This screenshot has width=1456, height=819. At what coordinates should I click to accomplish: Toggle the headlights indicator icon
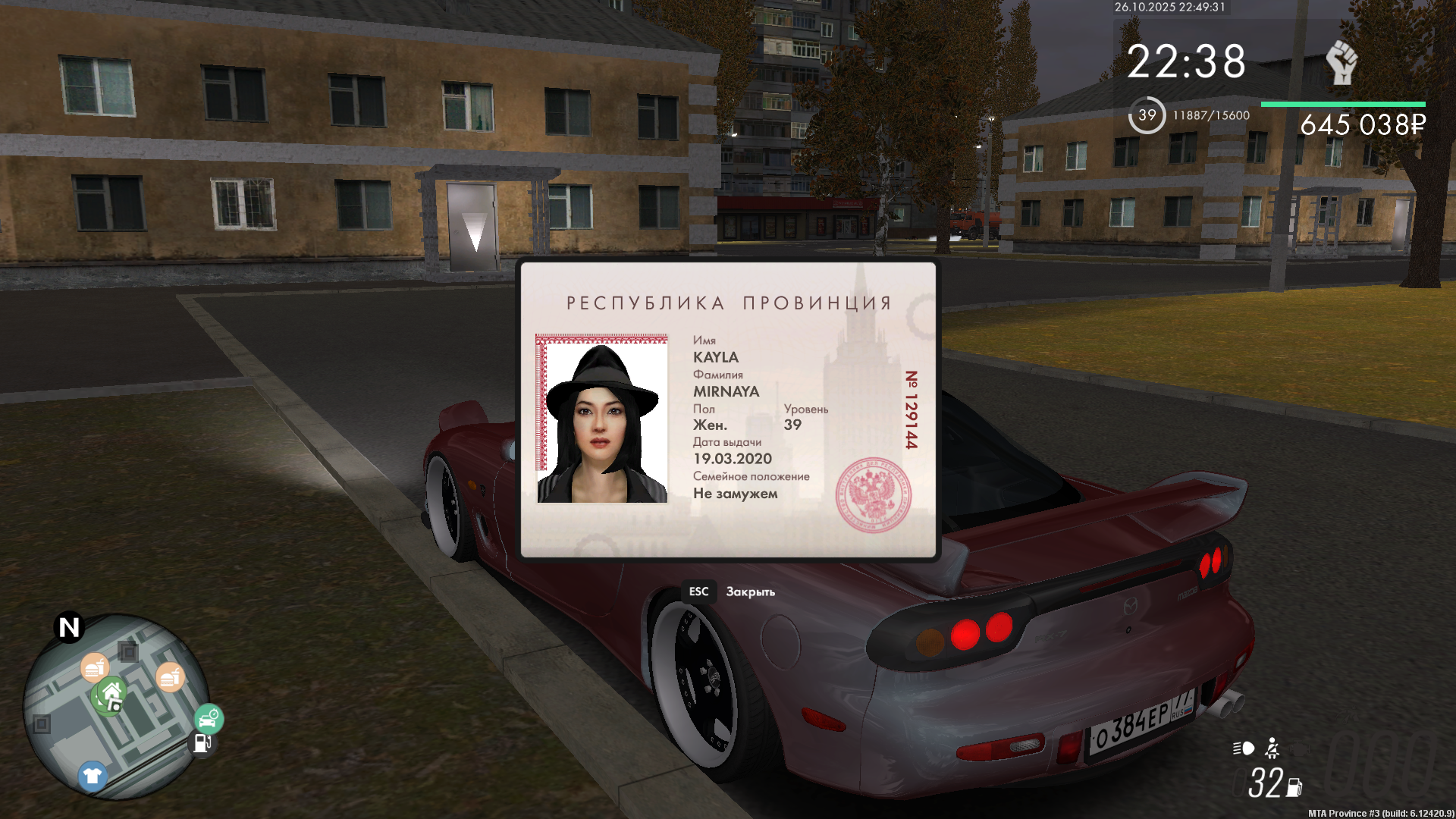[1244, 748]
